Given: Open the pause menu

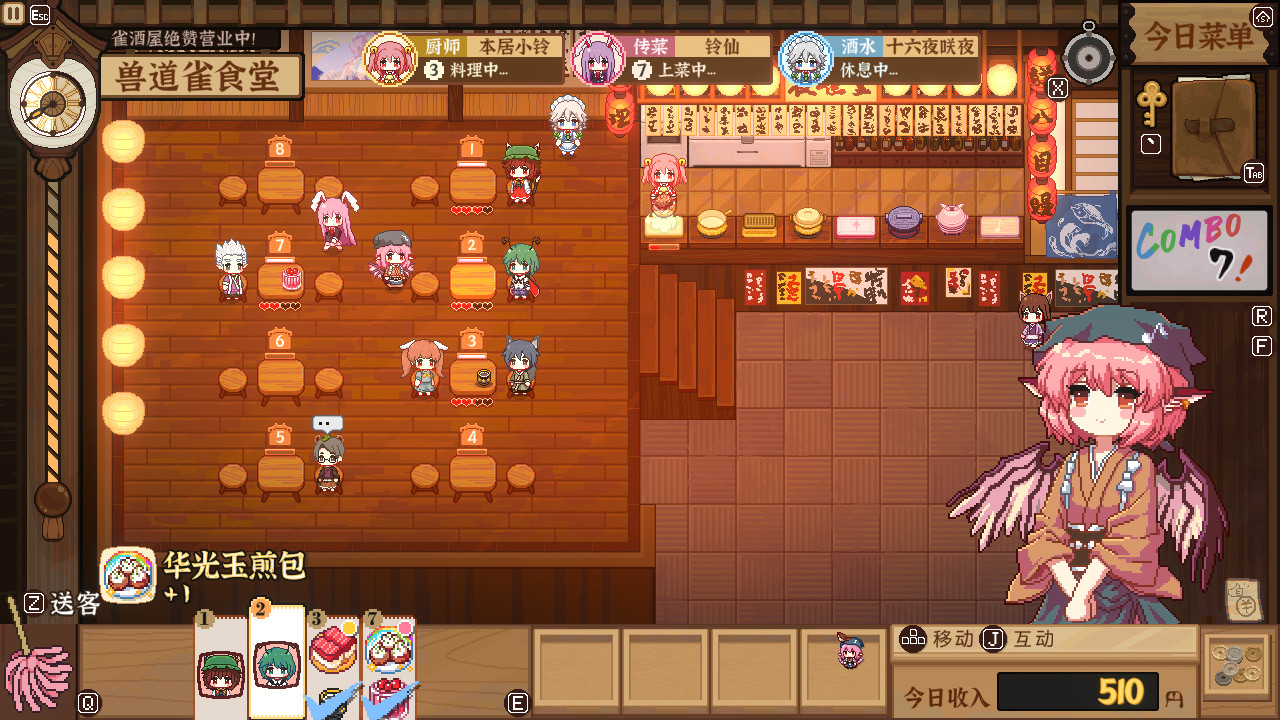Looking at the screenshot, I should tap(12, 13).
